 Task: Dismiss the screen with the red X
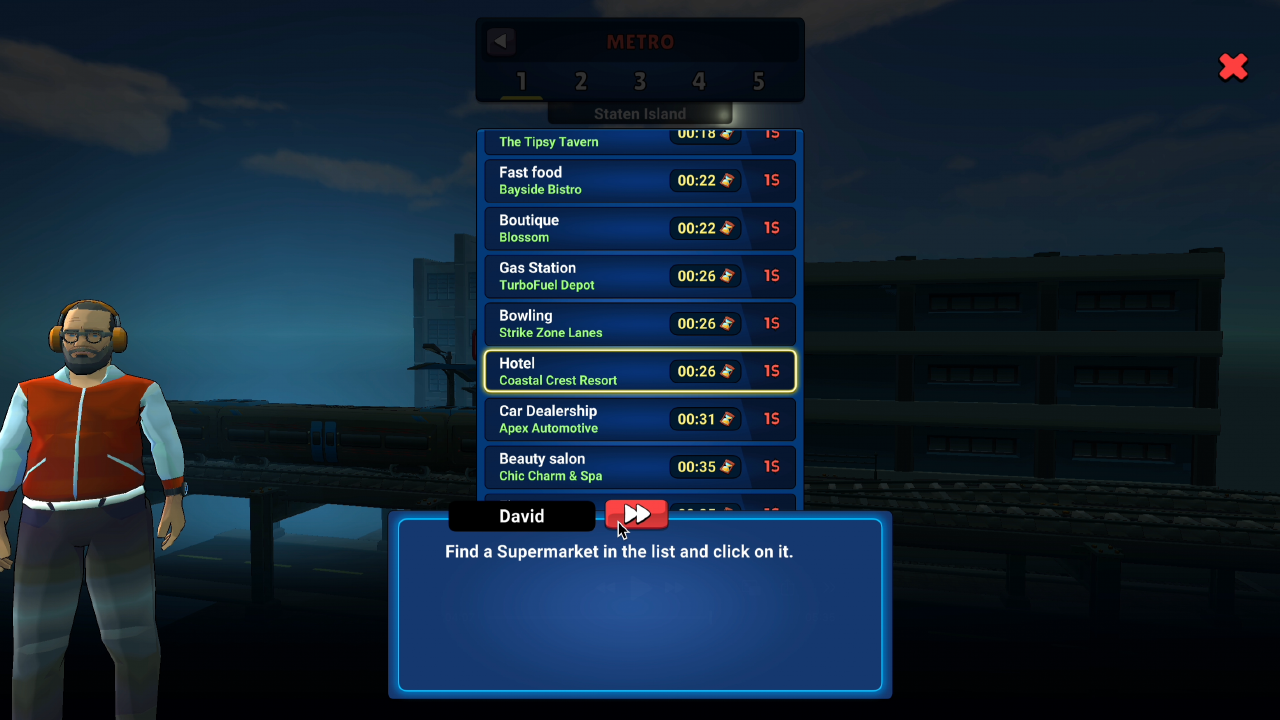point(1233,67)
